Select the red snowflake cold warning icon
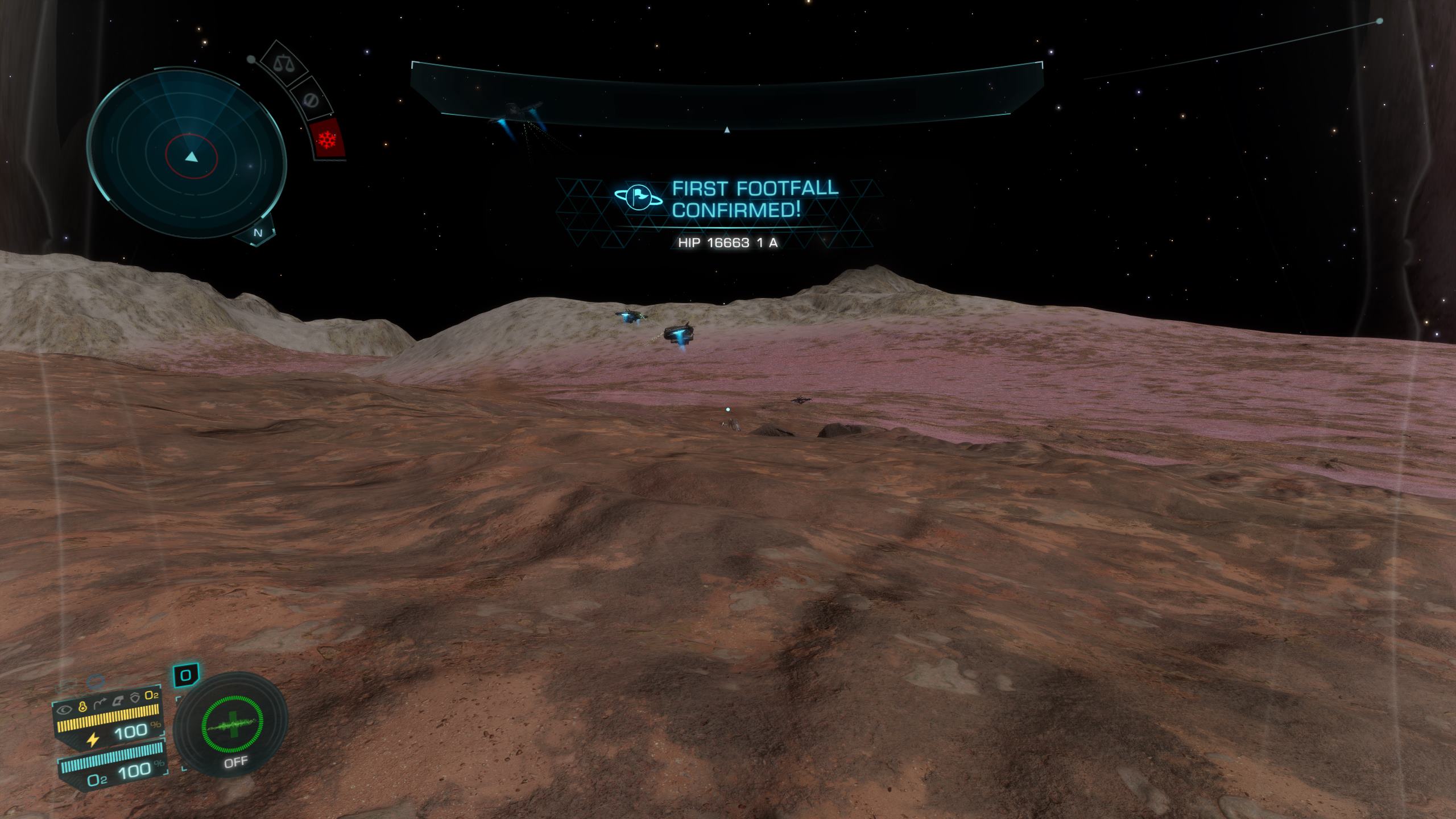This screenshot has height=819, width=1456. coord(328,139)
